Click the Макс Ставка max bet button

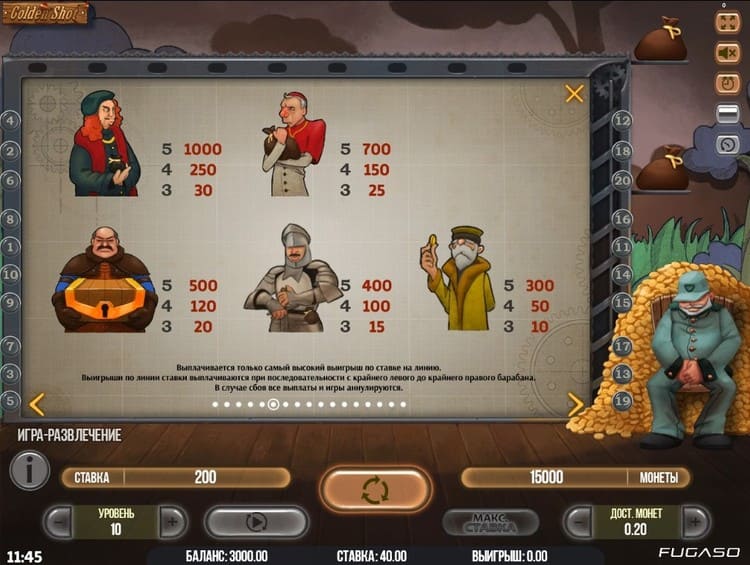[490, 522]
